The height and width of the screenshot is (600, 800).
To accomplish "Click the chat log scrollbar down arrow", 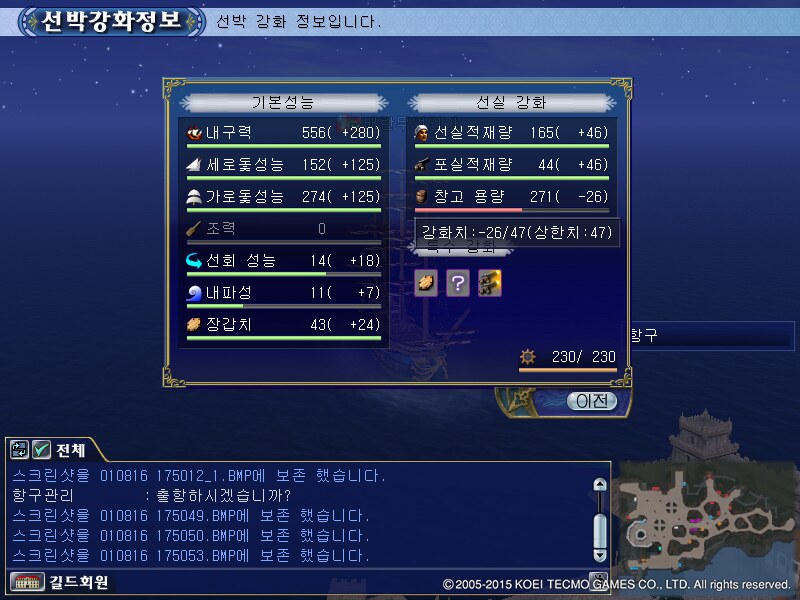I will [x=599, y=553].
